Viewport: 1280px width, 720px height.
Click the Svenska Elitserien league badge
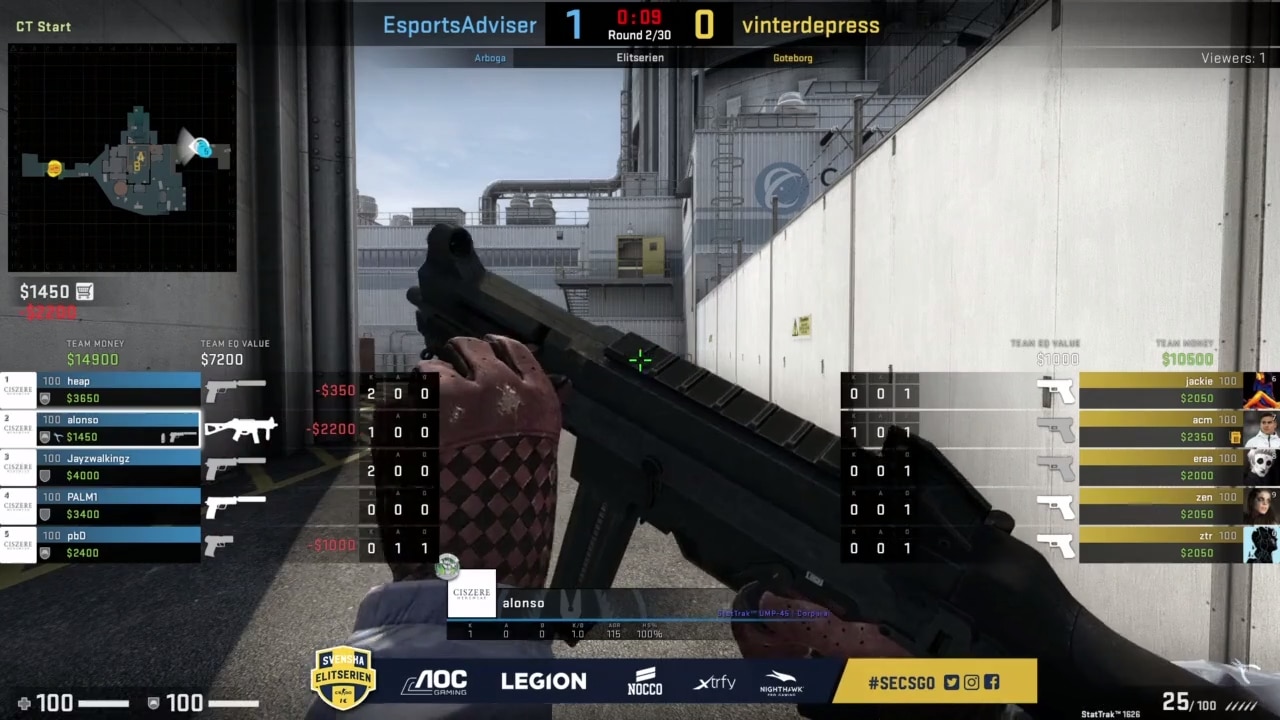point(343,677)
